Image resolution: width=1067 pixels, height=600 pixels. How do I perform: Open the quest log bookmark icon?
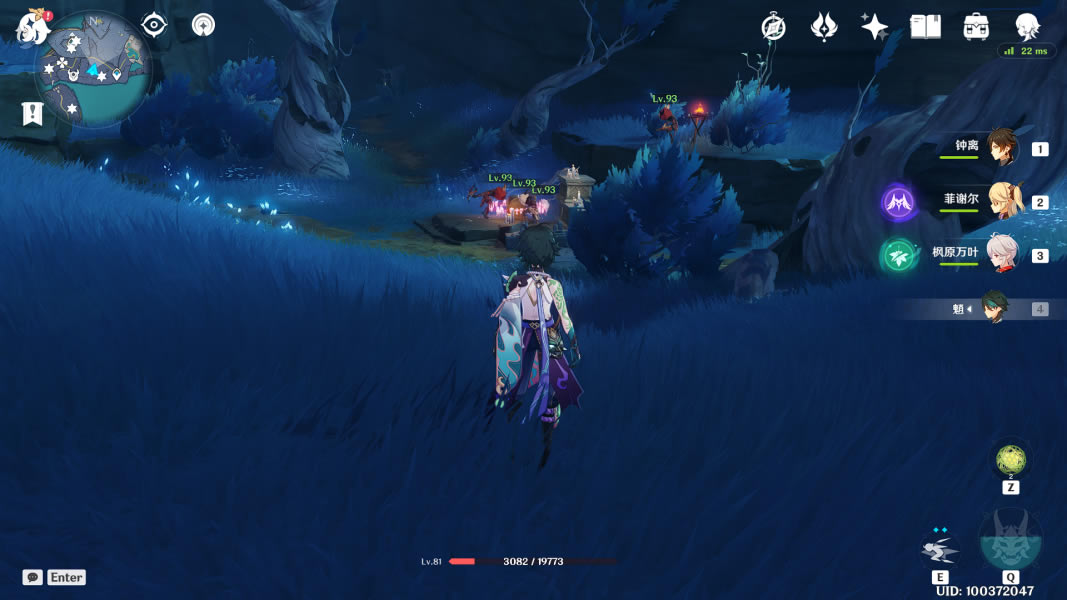[33, 114]
